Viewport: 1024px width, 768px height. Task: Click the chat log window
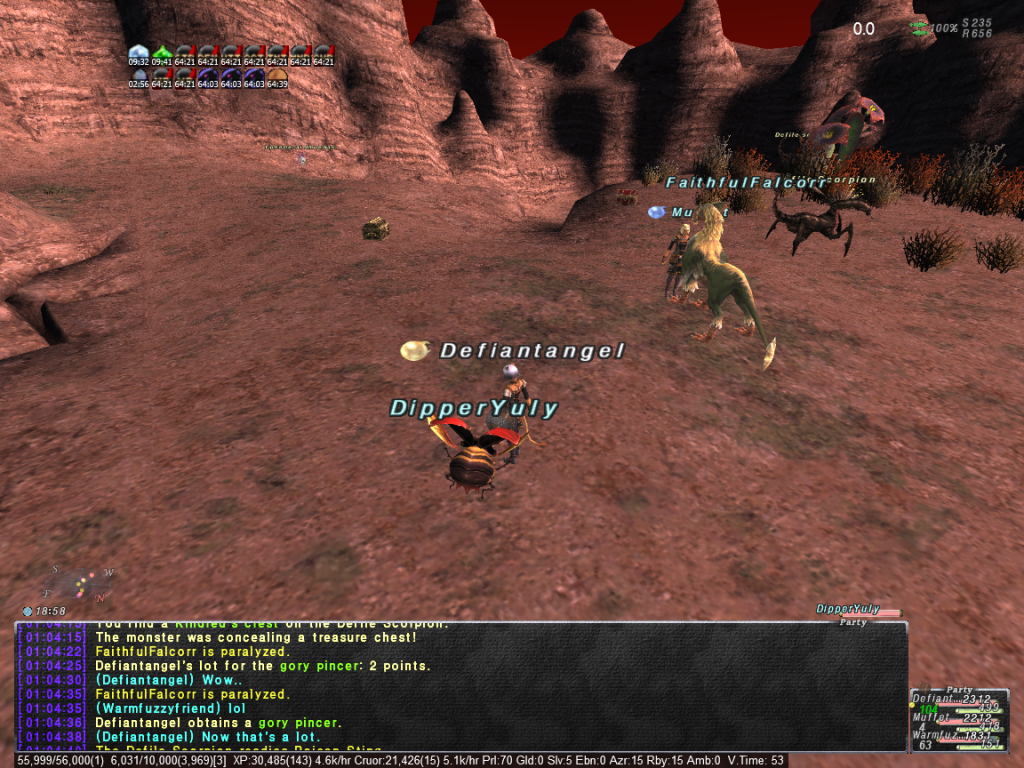pyautogui.click(x=460, y=686)
